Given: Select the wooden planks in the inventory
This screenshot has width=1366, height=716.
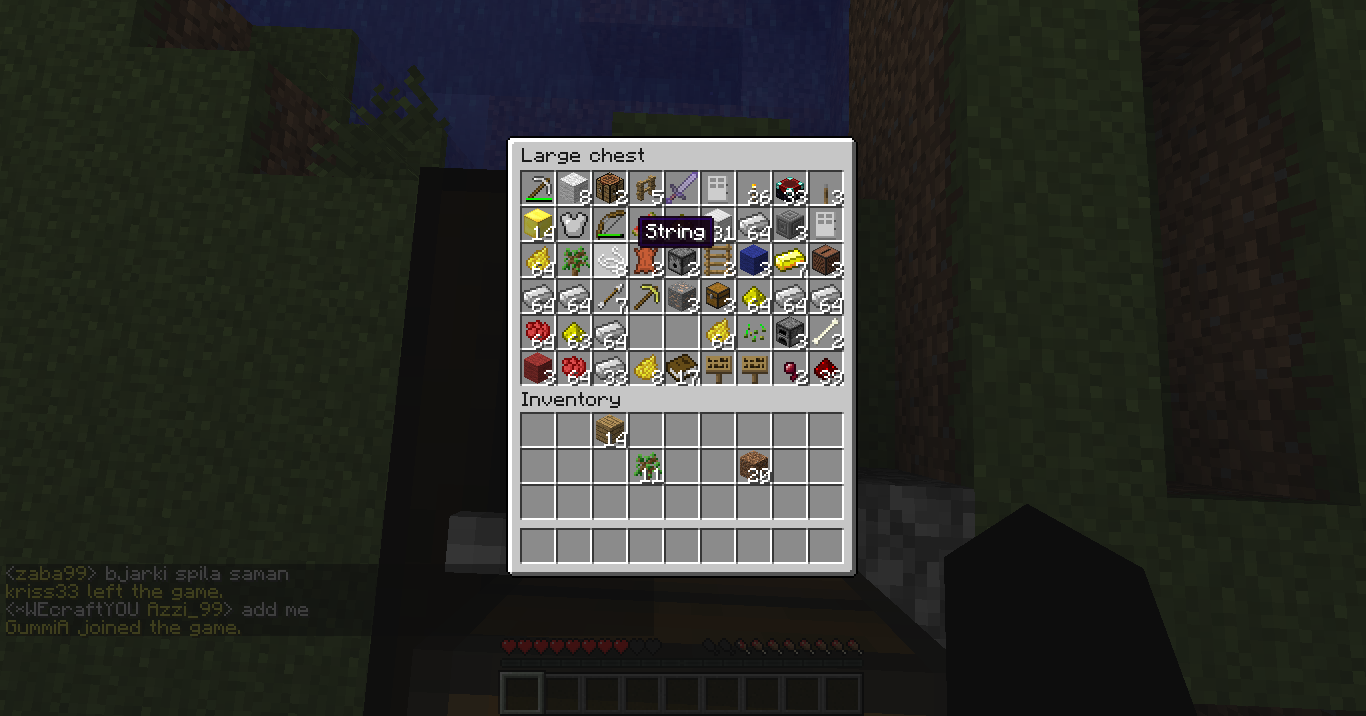Looking at the screenshot, I should (610, 431).
